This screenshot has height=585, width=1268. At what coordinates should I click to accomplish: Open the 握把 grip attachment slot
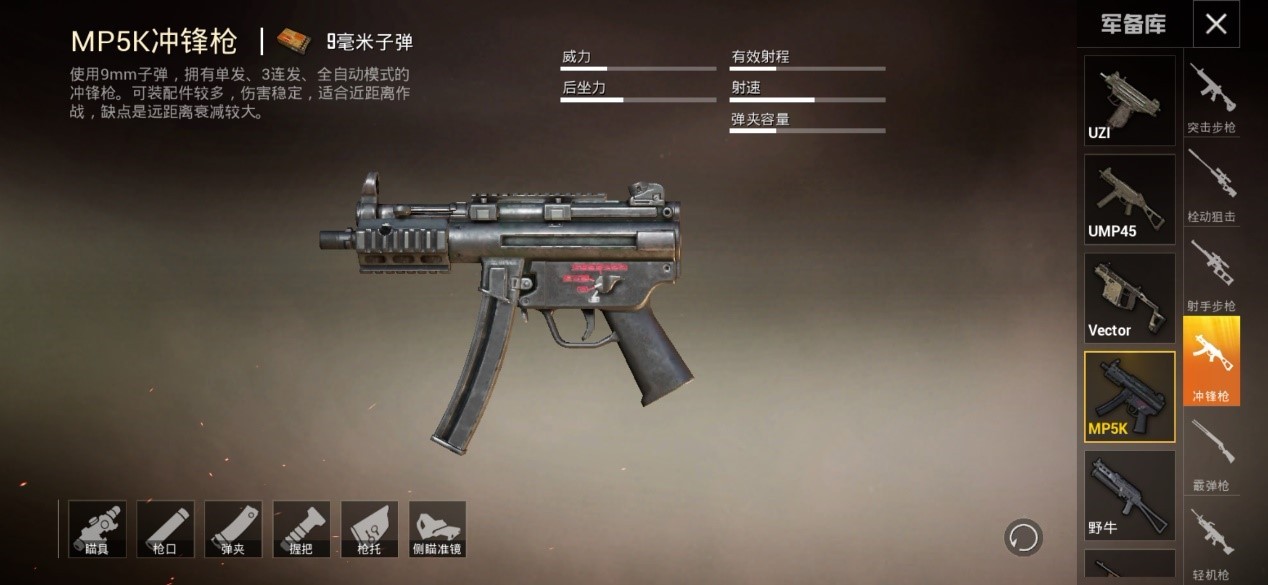[301, 529]
